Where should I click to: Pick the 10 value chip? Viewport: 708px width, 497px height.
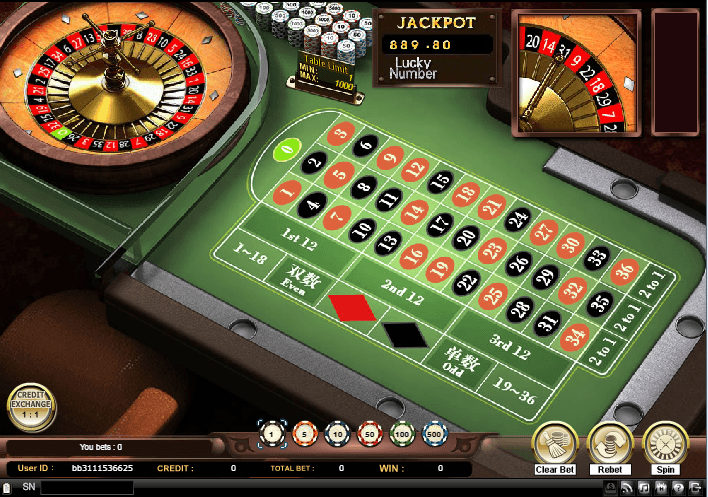point(337,435)
